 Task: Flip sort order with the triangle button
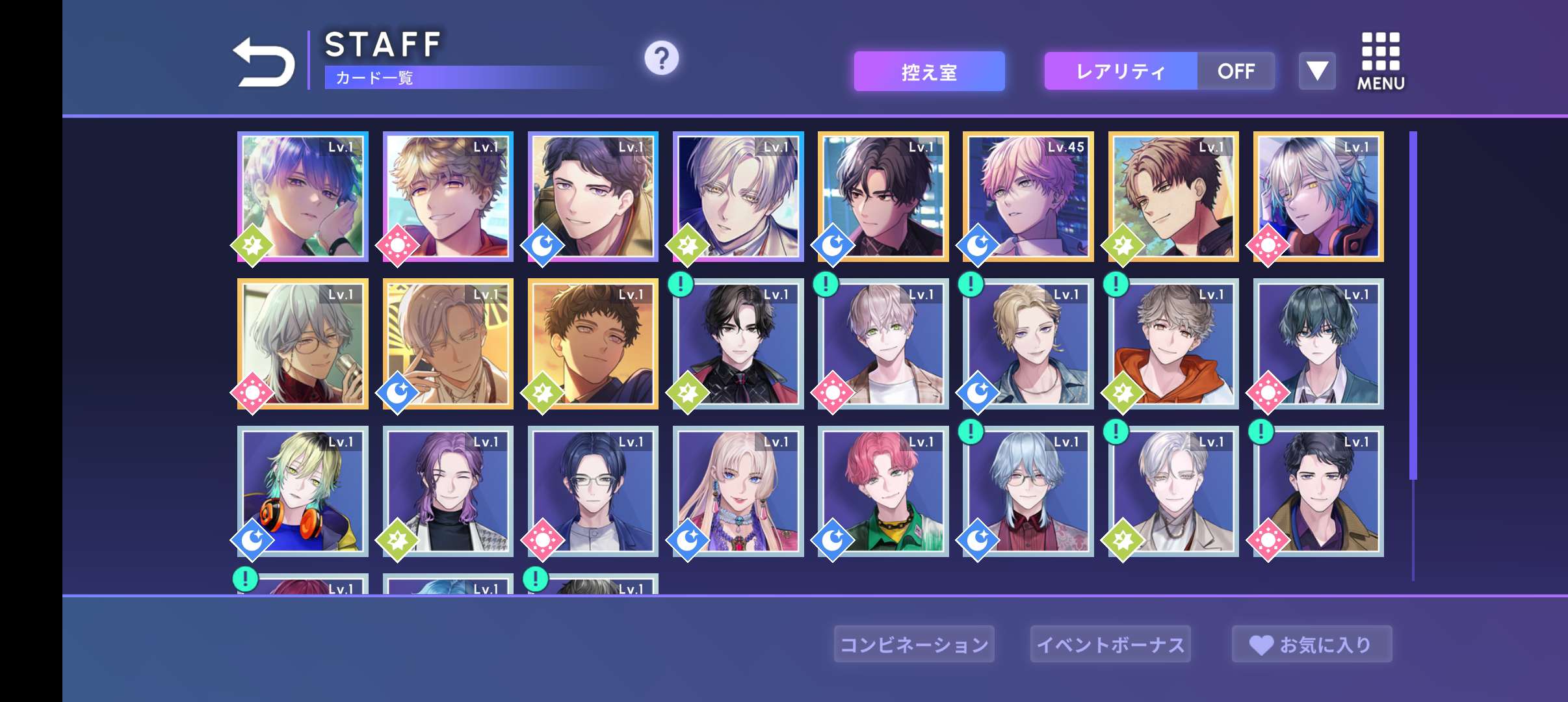point(1317,71)
